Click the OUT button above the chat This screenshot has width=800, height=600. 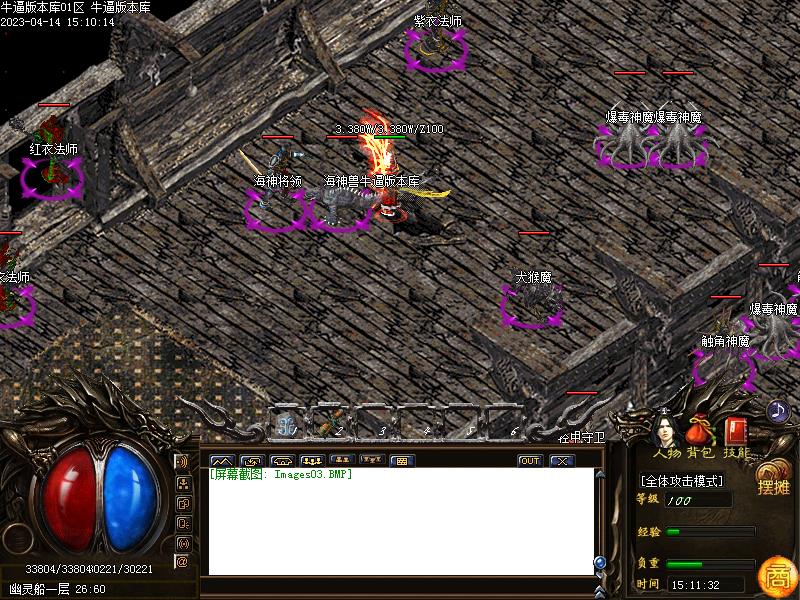(530, 461)
